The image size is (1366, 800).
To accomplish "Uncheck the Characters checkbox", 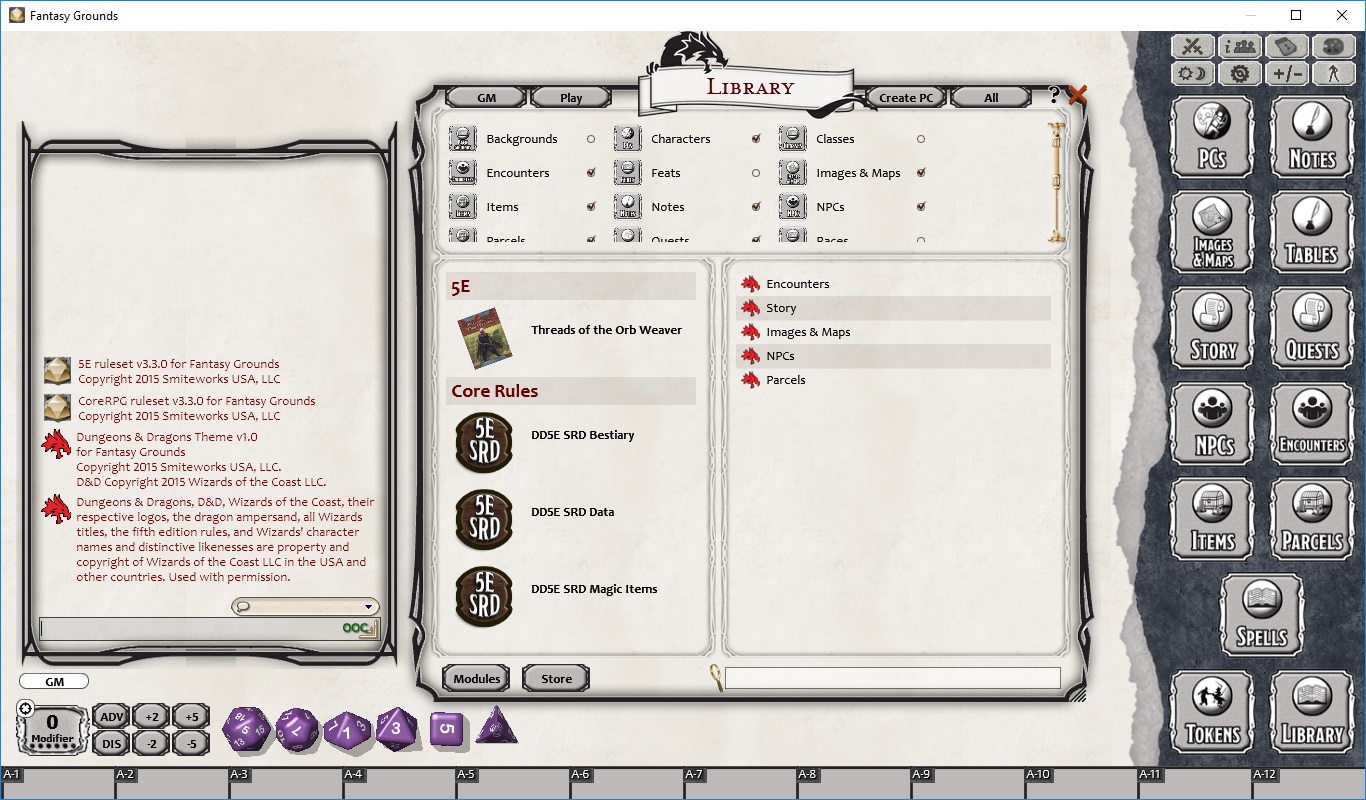I will (756, 139).
